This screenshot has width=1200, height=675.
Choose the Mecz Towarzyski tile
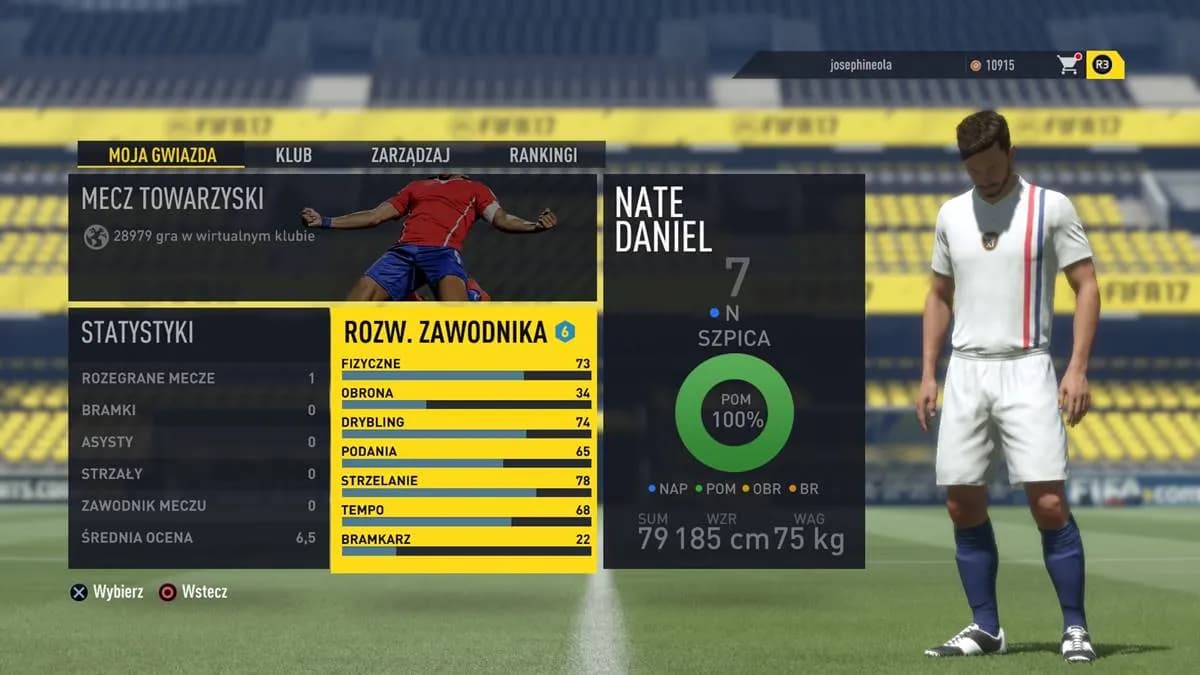point(332,238)
